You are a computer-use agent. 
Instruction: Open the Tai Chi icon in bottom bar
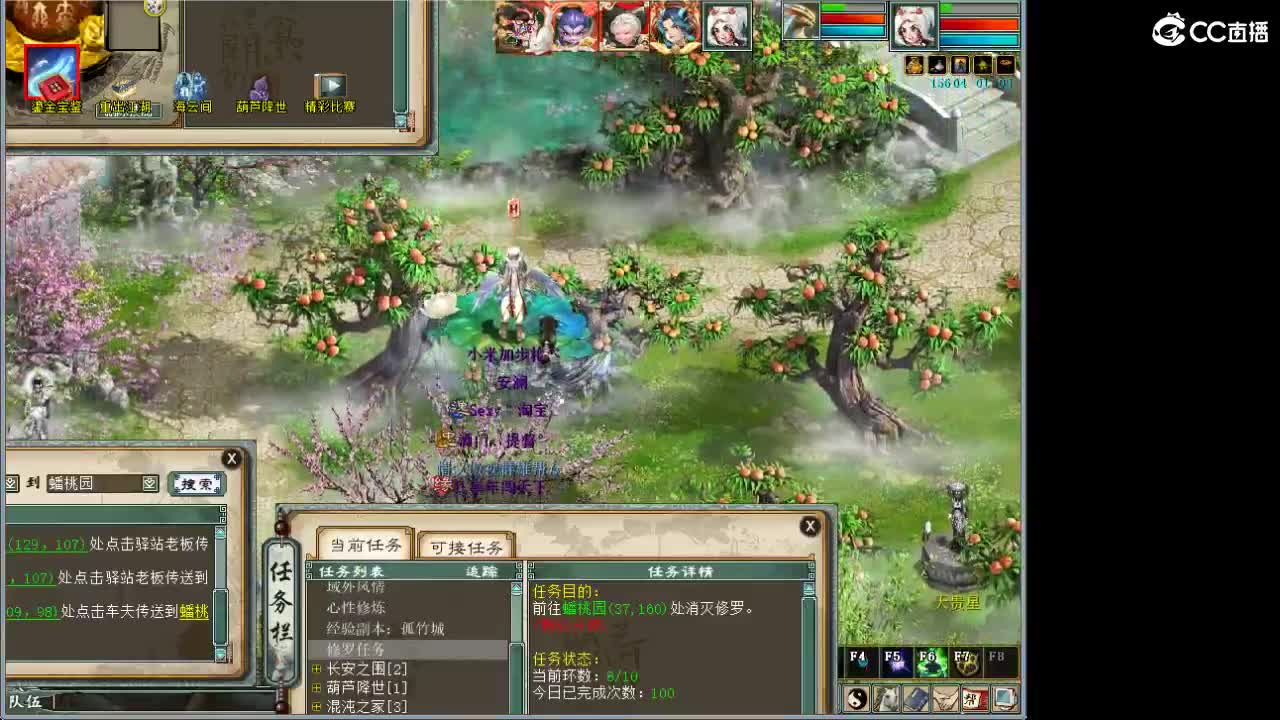click(x=856, y=699)
